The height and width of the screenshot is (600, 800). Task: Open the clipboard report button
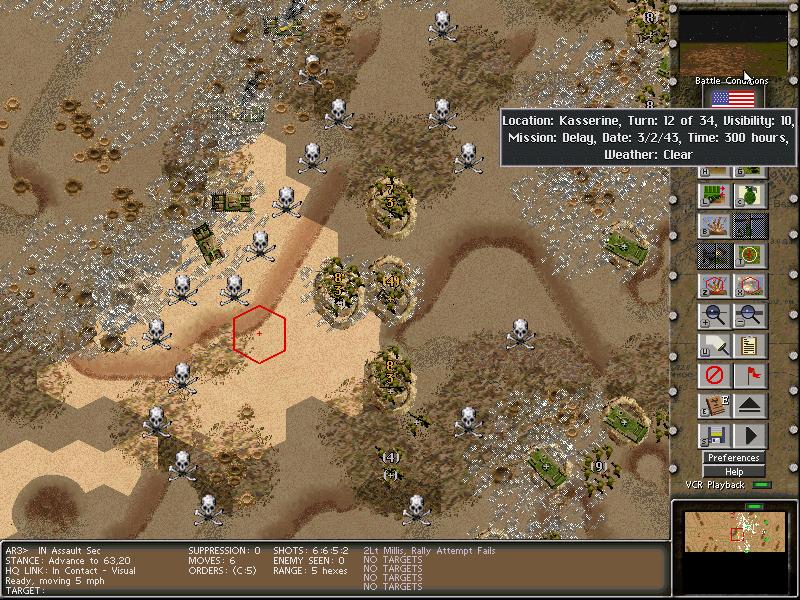(x=750, y=346)
